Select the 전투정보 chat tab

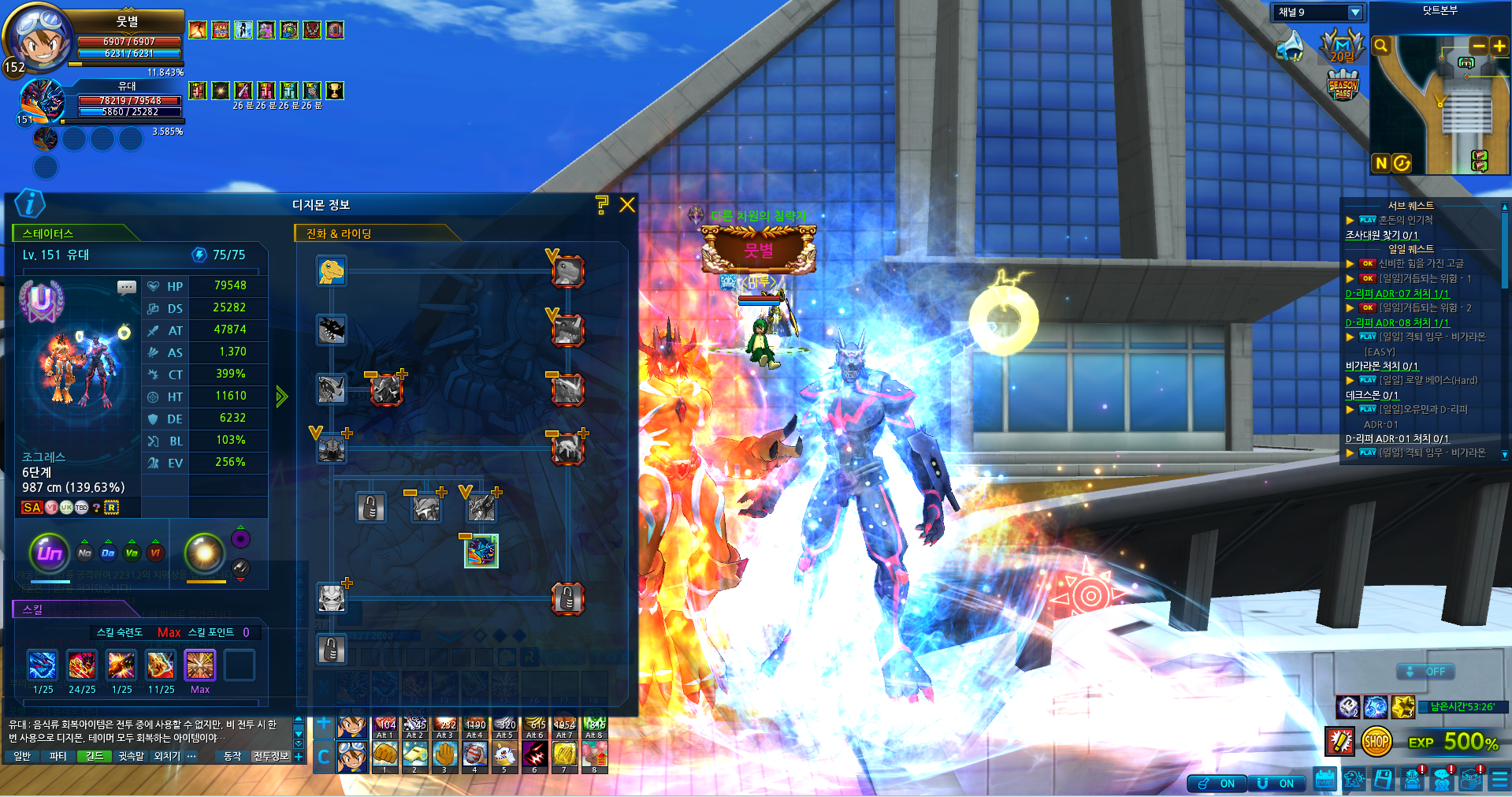coord(270,756)
